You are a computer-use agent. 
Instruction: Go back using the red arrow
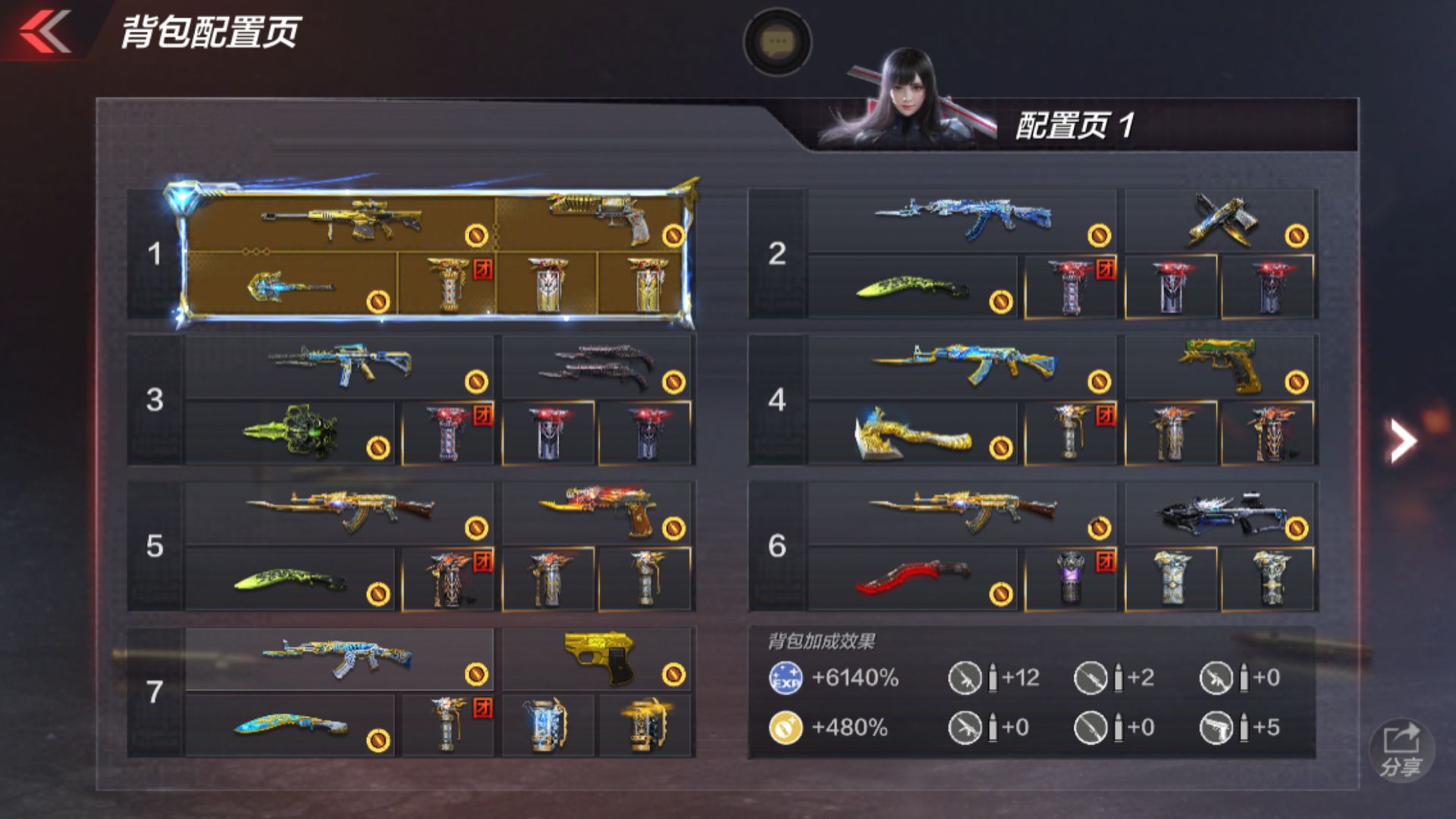pyautogui.click(x=45, y=32)
